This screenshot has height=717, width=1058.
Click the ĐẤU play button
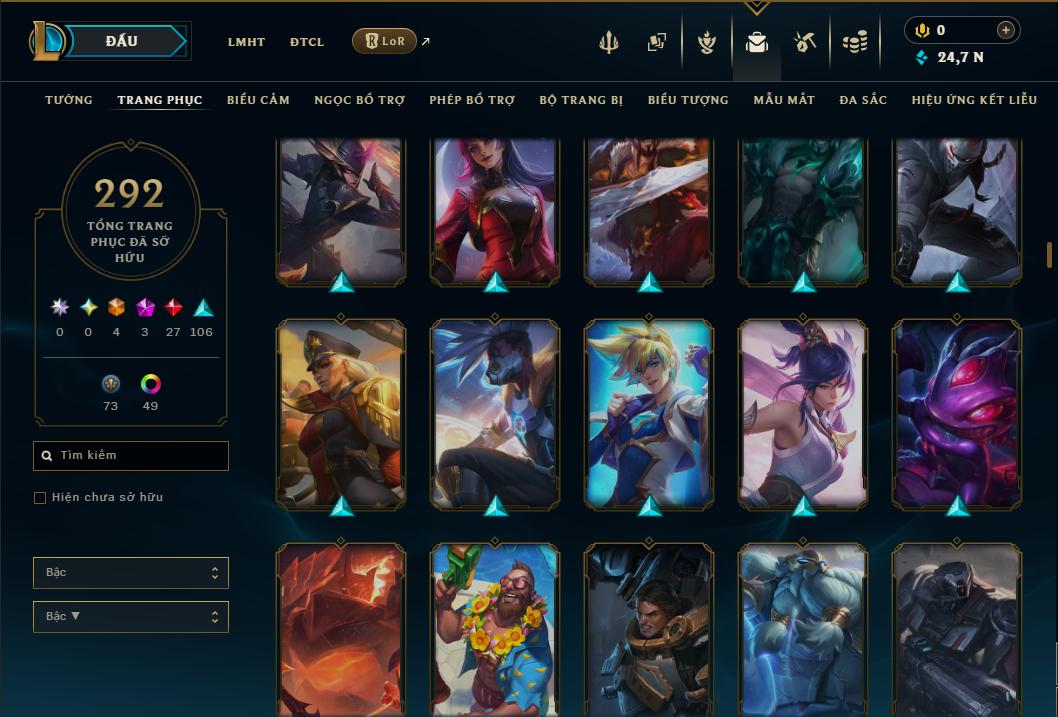click(x=121, y=41)
